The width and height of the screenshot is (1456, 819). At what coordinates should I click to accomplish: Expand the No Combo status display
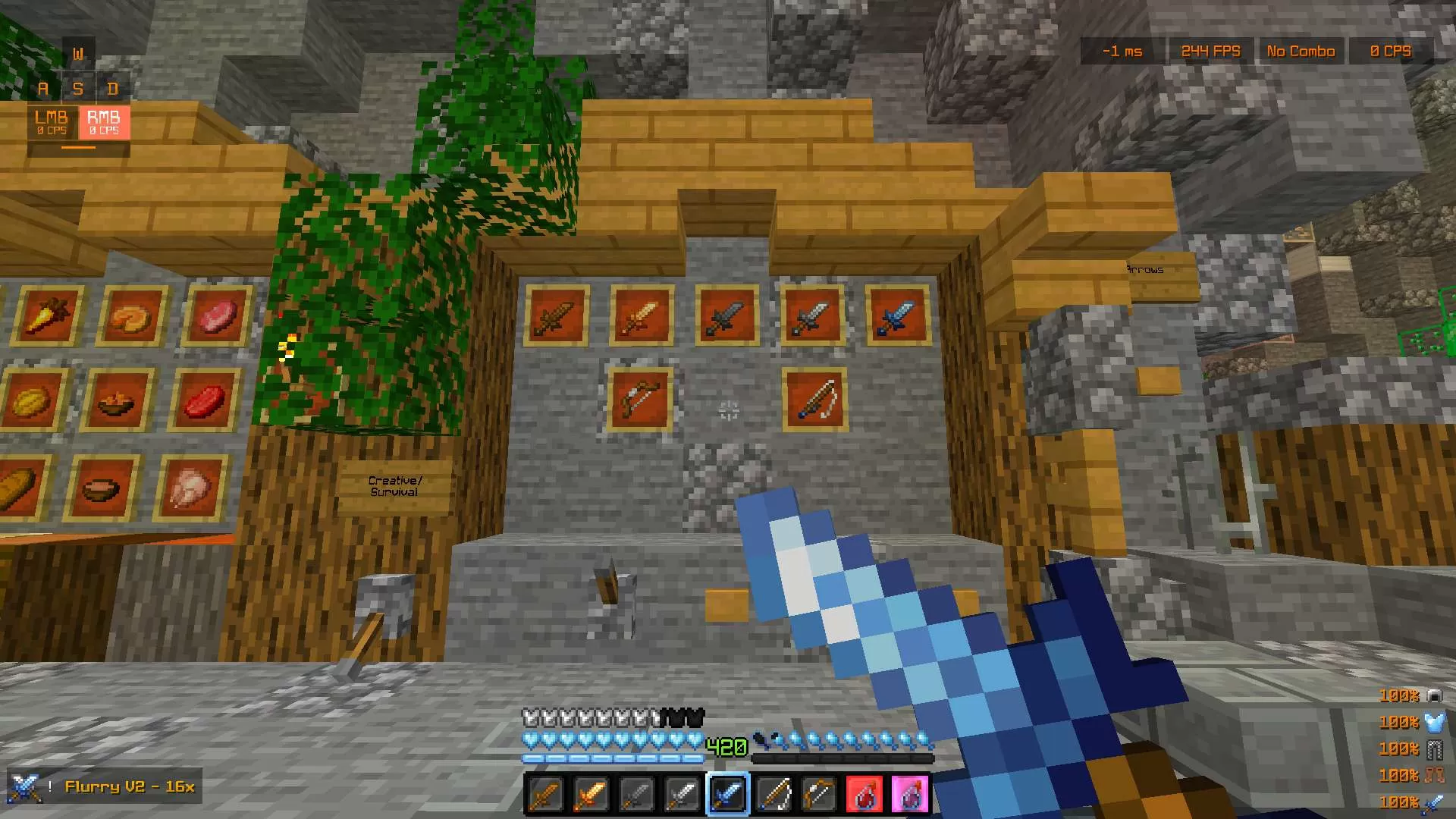(1301, 51)
